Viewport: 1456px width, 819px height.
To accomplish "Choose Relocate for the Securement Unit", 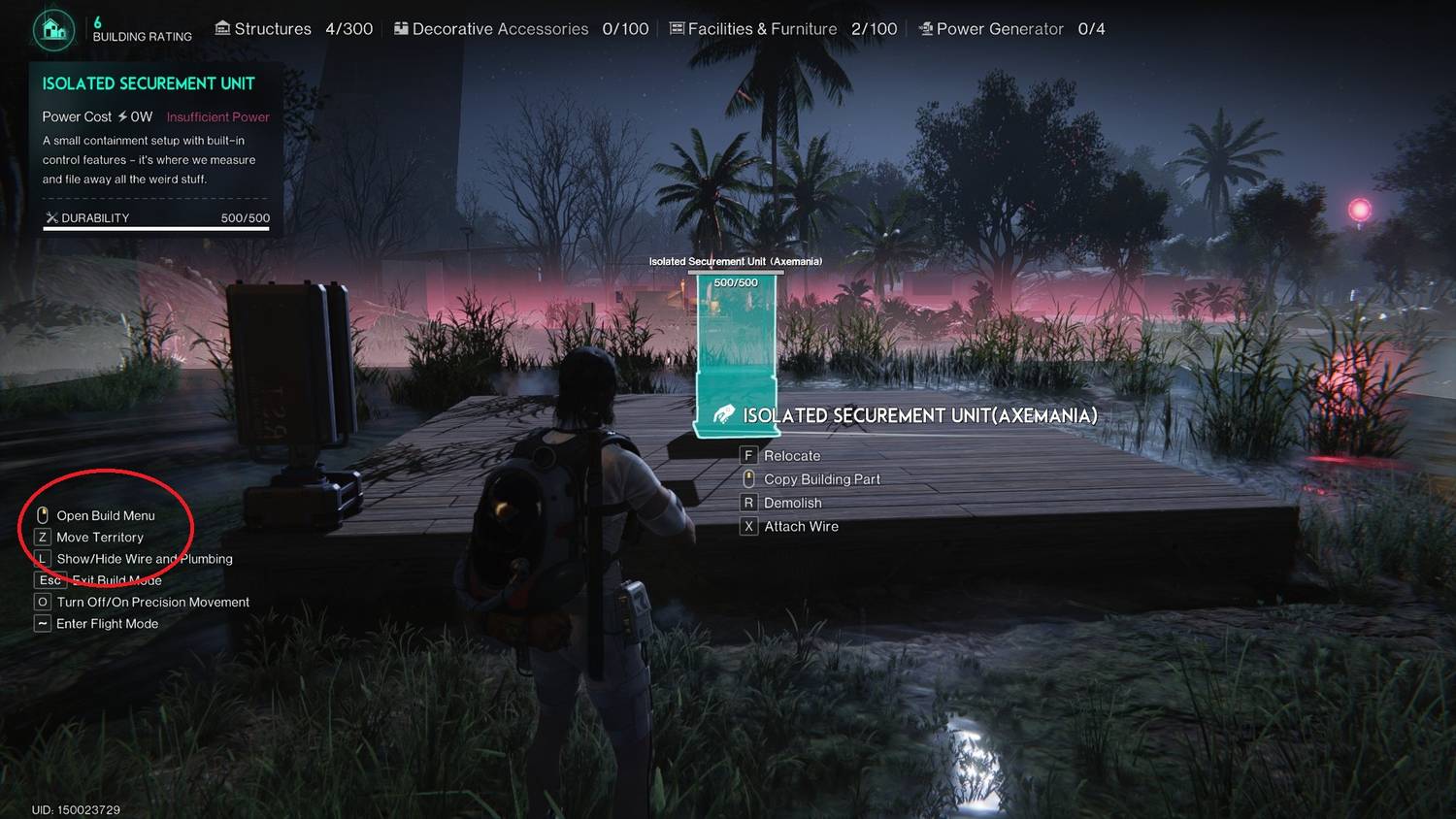I will [x=791, y=455].
